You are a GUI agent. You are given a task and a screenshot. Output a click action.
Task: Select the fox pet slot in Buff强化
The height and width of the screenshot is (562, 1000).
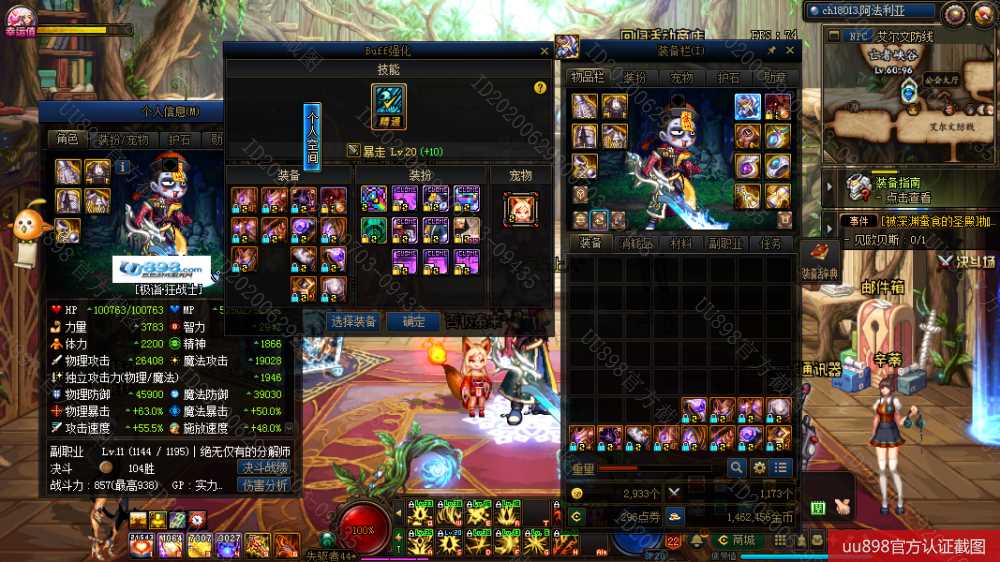click(520, 208)
